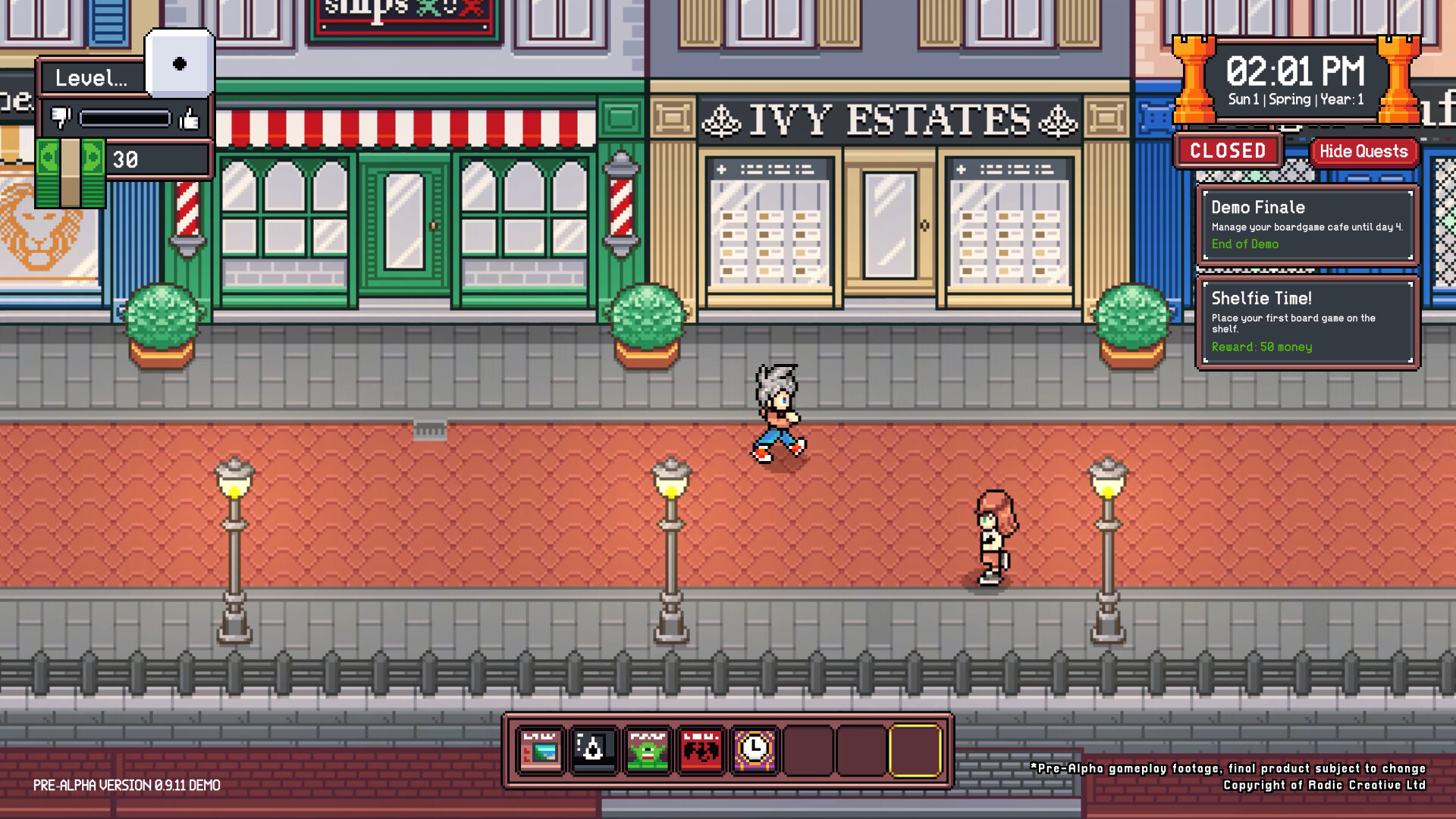Click the white dice level icon
Screen dimensions: 1456x819
(x=180, y=64)
